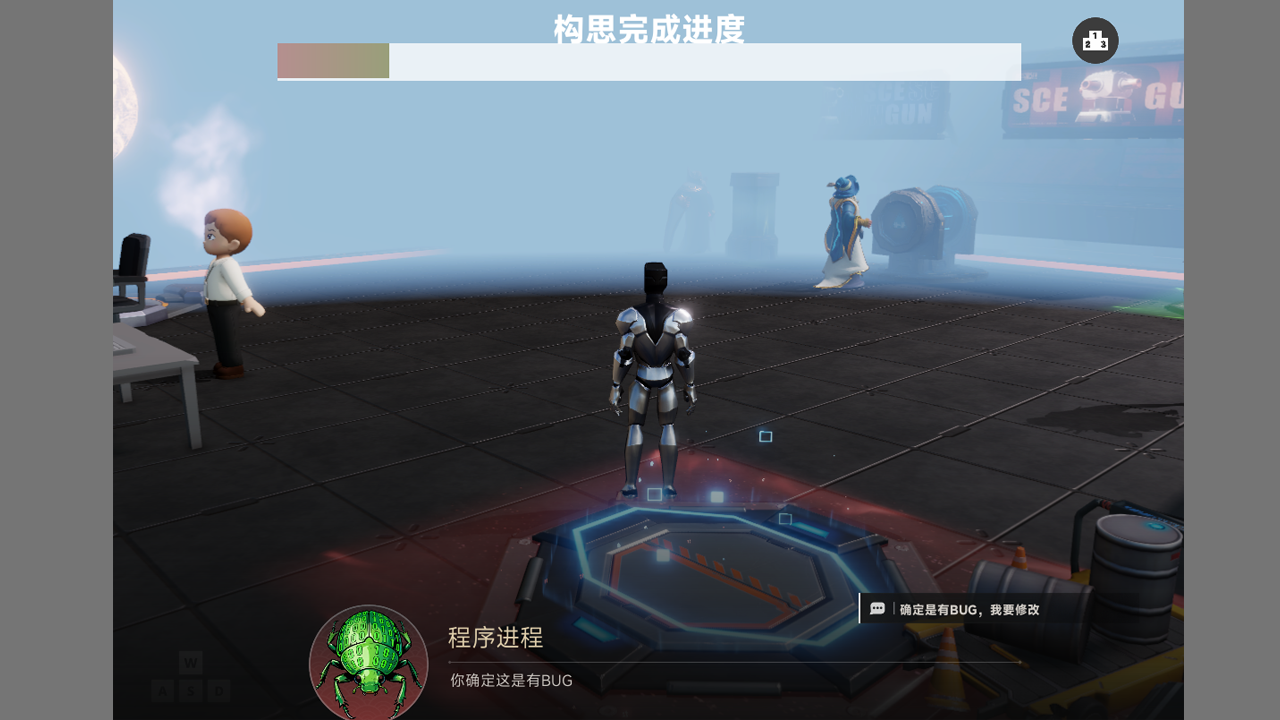Click the D movement key hint

tap(217, 689)
